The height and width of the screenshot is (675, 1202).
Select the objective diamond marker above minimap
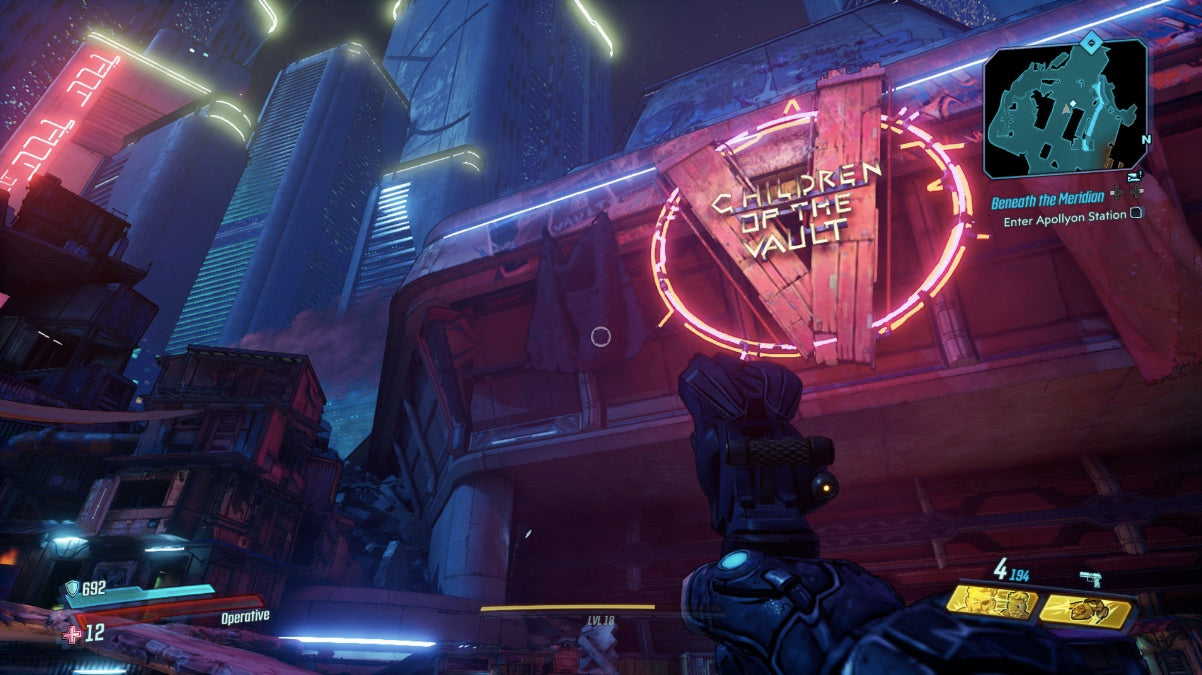point(1094,41)
